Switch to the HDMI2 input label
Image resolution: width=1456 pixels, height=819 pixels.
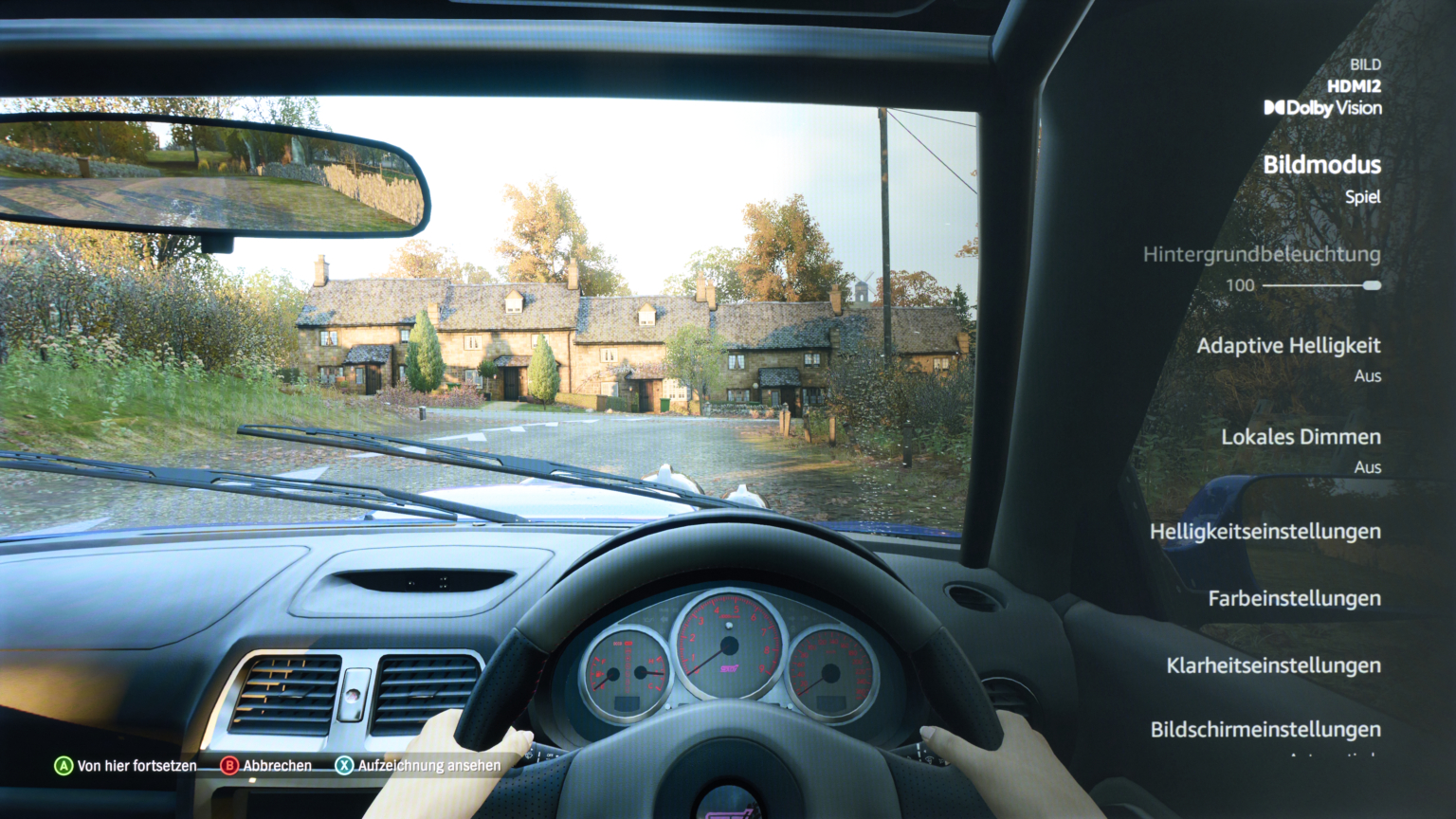1357,87
